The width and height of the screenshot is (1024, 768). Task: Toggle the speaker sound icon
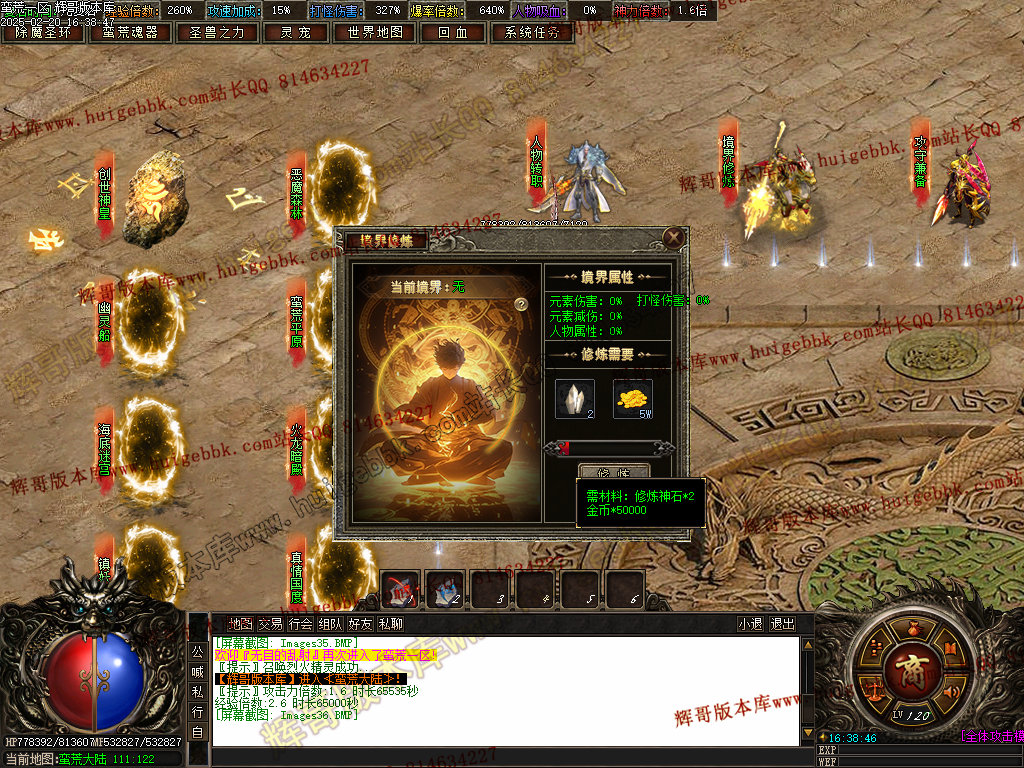pos(951,691)
